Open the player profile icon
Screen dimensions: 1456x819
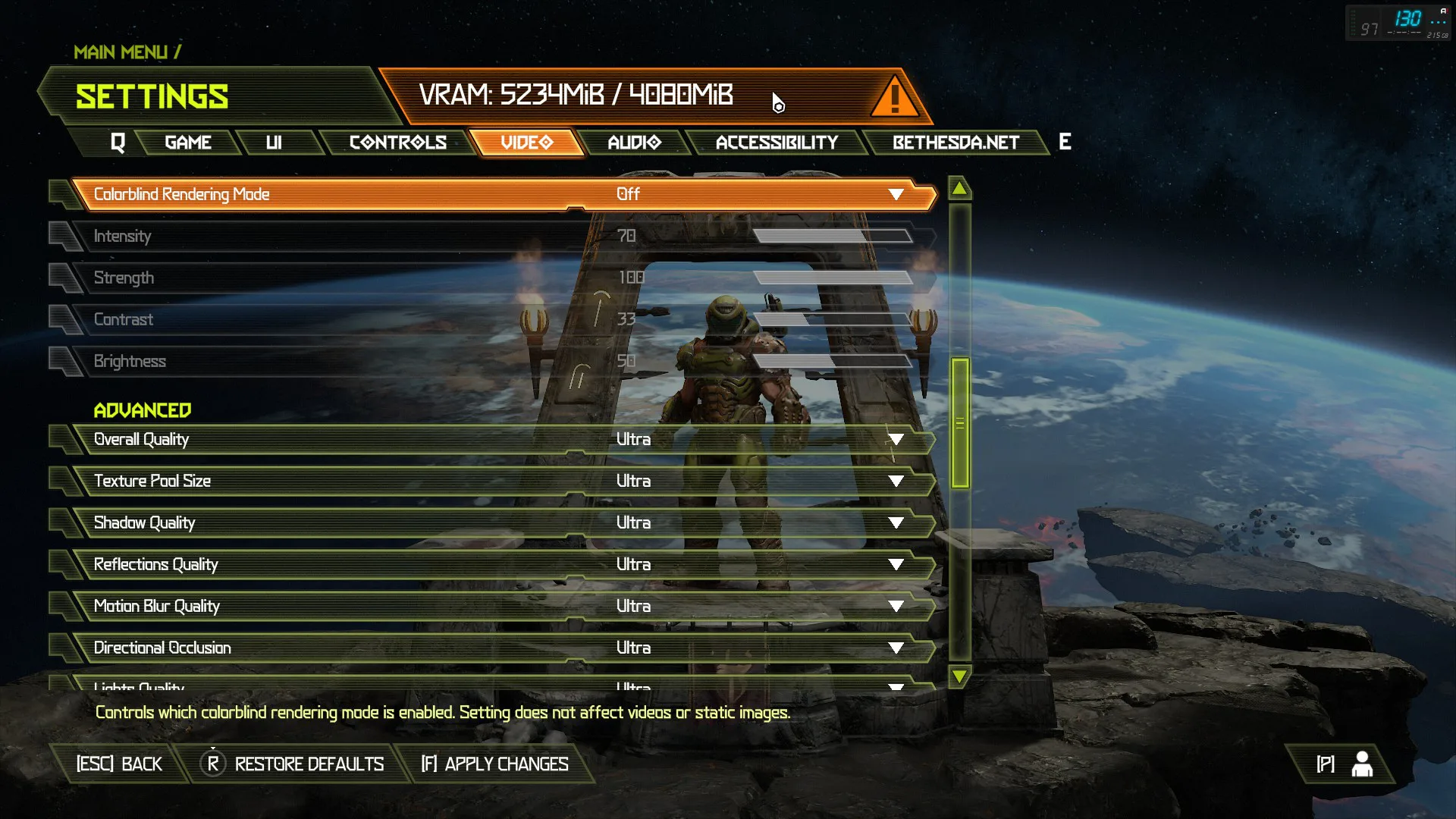tap(1362, 764)
